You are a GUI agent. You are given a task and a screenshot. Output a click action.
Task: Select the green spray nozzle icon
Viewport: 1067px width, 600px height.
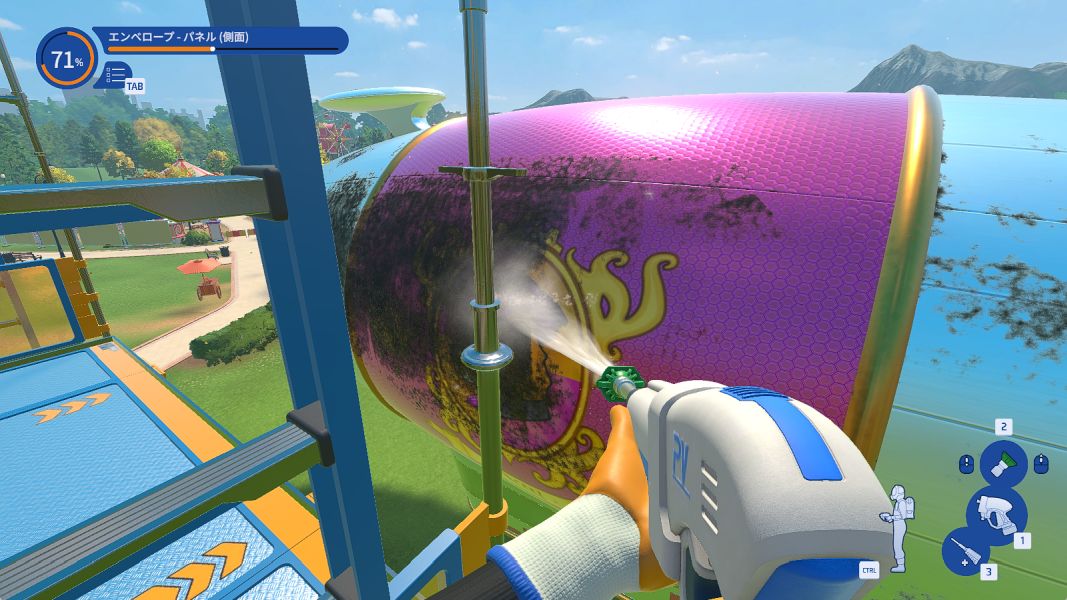(1002, 463)
